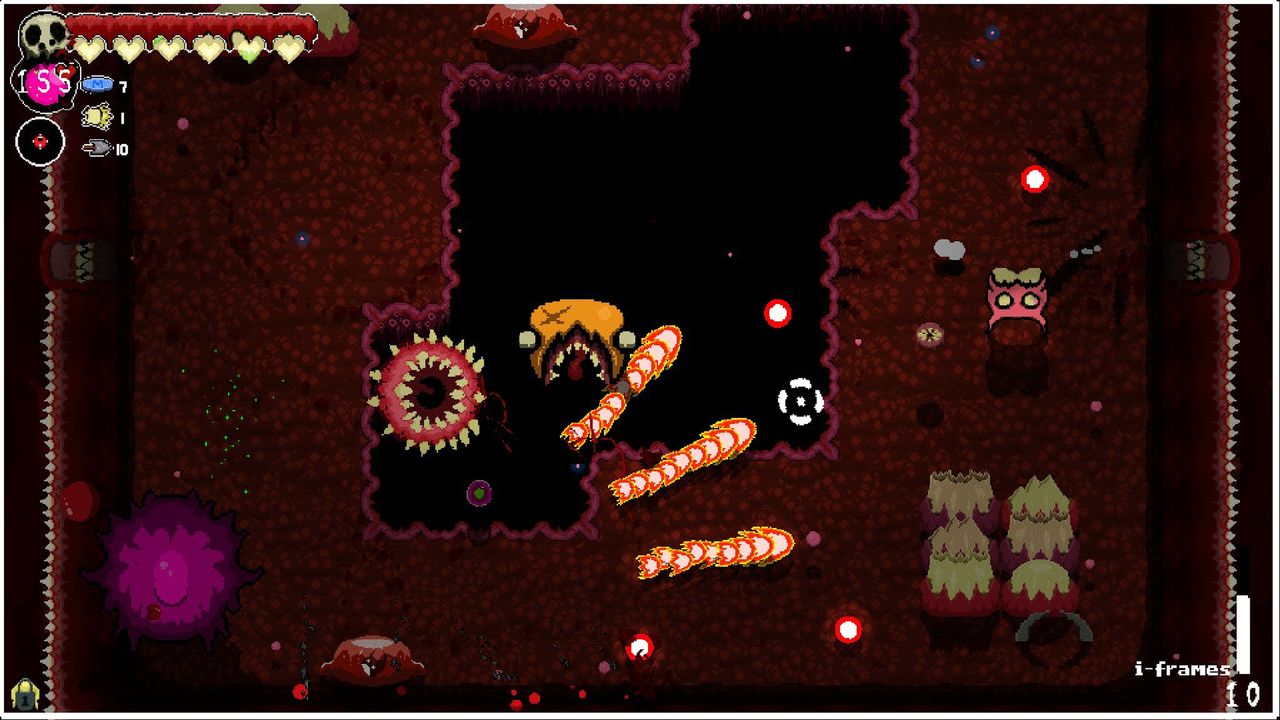Select the blue M pill item icon
Screen dimensions: 1280x720
point(97,85)
